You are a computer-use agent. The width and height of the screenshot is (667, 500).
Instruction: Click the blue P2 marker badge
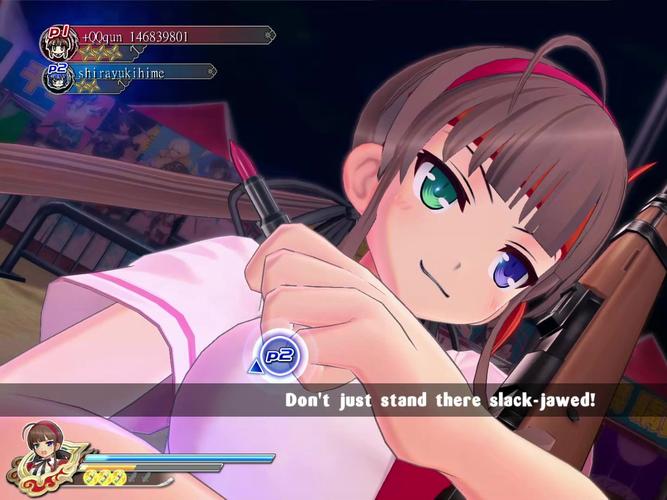277,357
